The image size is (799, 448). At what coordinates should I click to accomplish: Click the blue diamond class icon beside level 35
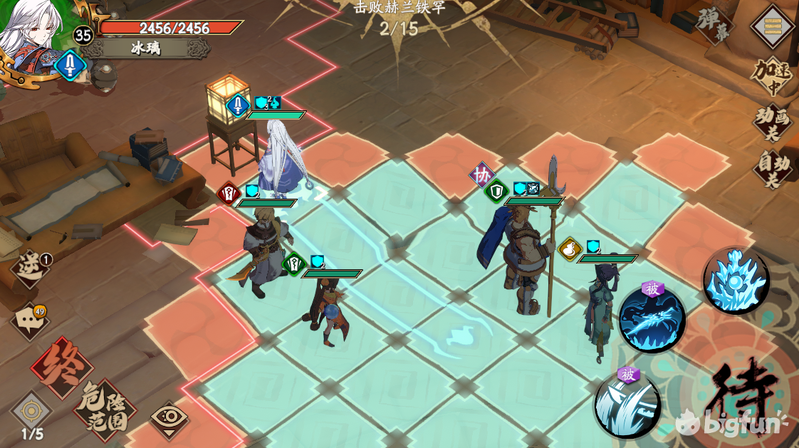[70, 66]
